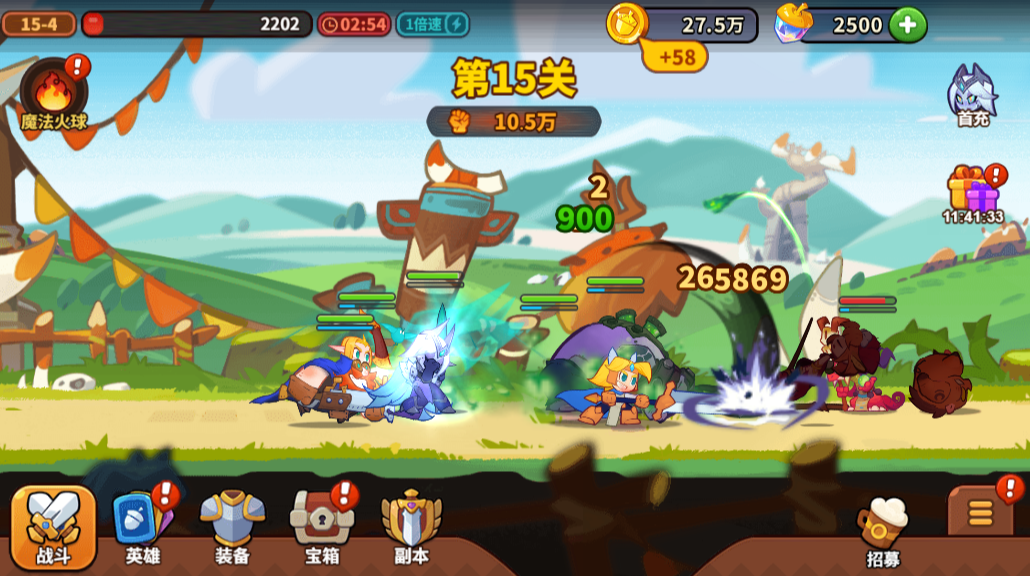Open the 装备 equipment tab

tap(232, 527)
